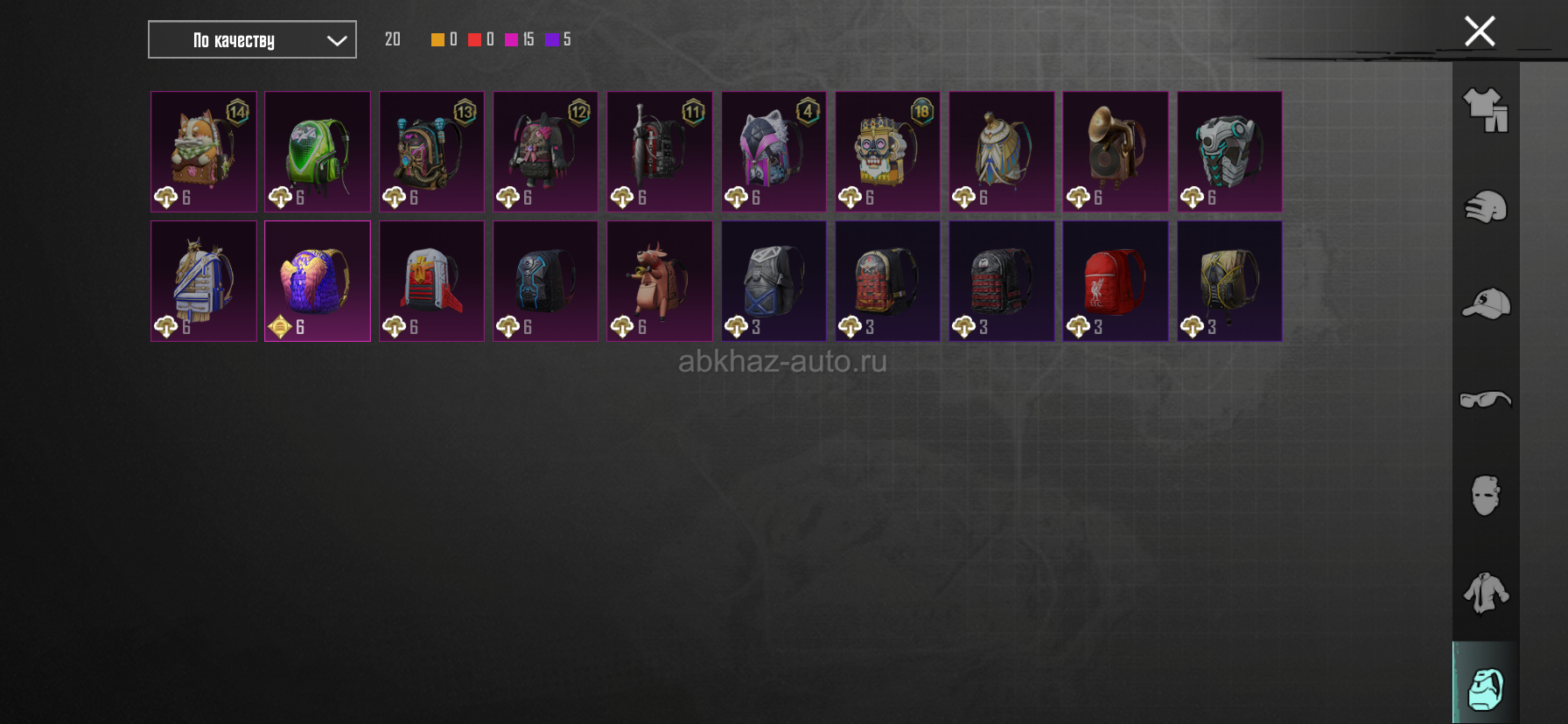Choose the purple winged backpack skin

(x=318, y=281)
